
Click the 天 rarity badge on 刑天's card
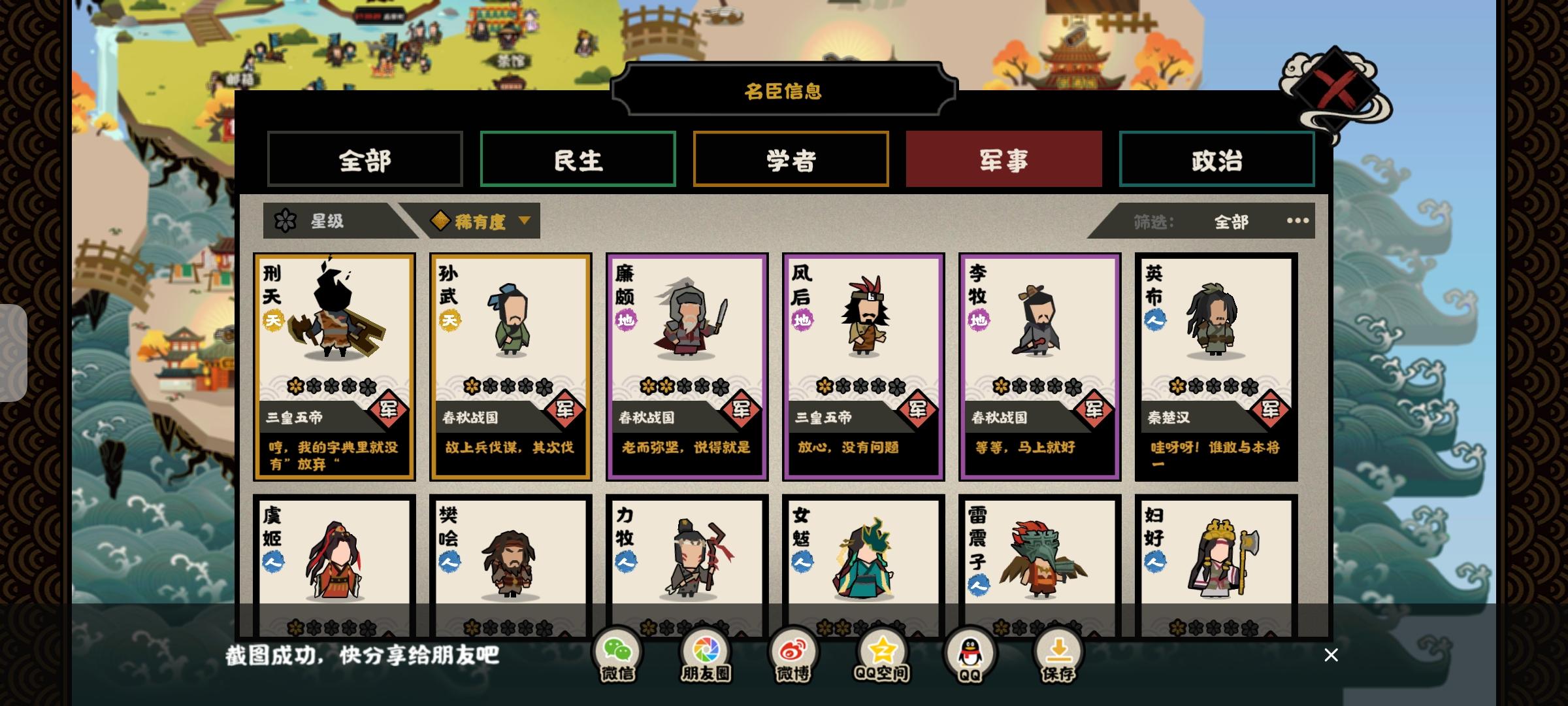(274, 320)
